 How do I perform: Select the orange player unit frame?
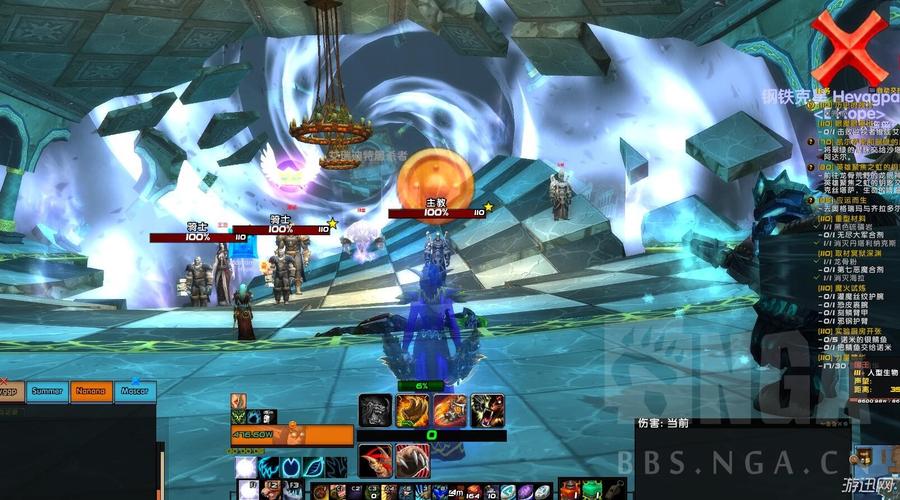292,435
